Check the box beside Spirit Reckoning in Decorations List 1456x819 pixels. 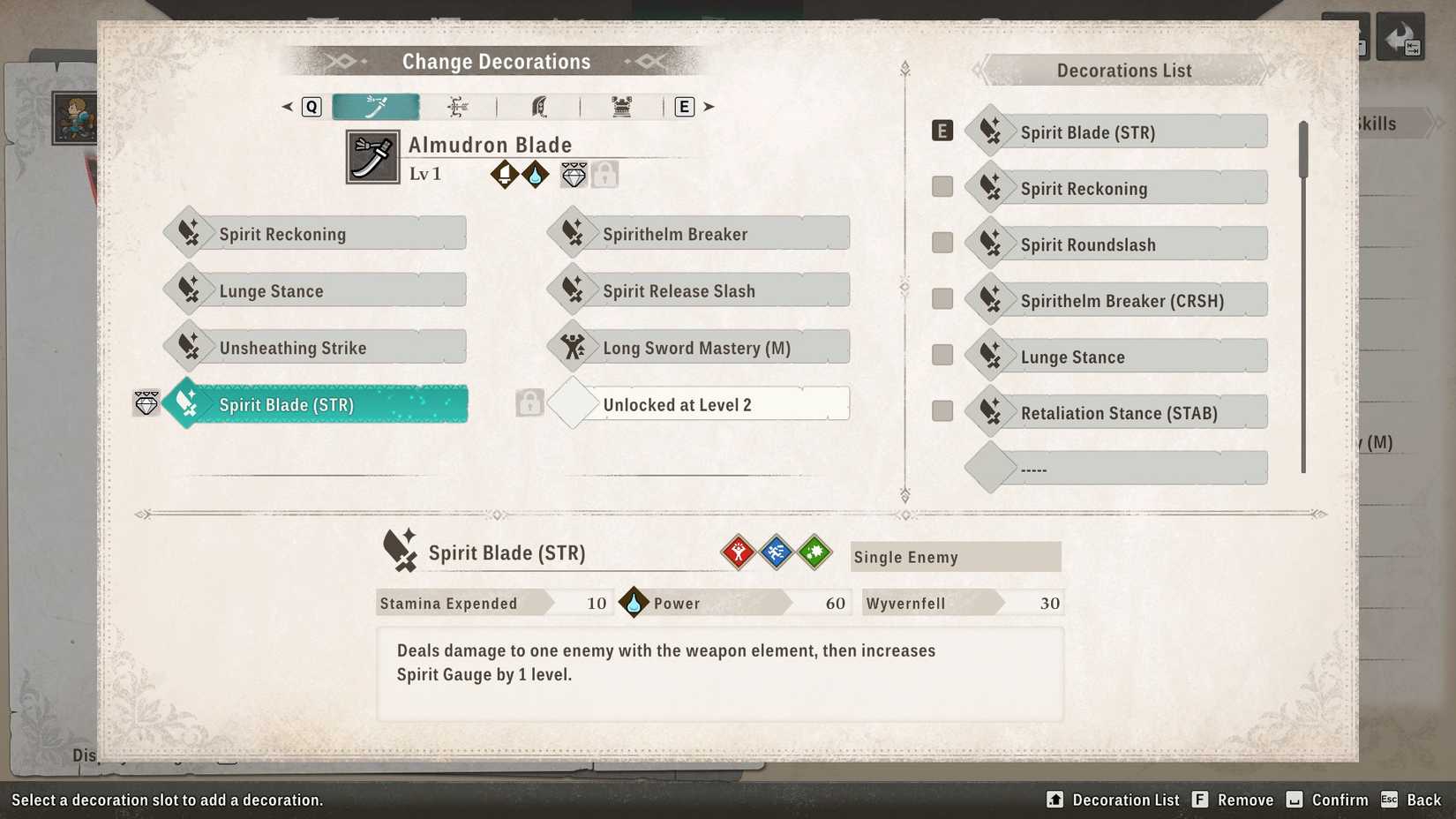tap(942, 186)
